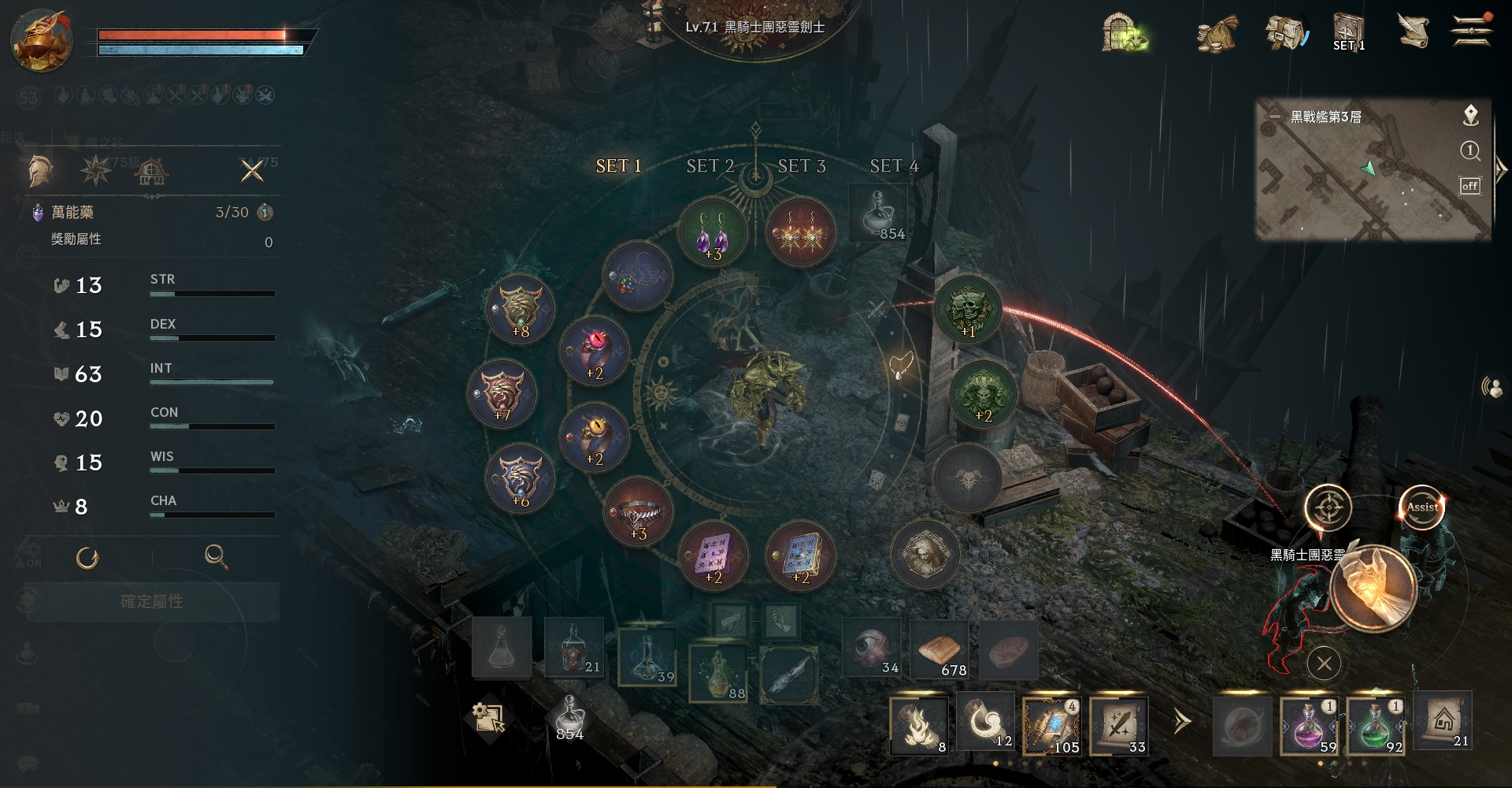The image size is (1512, 788).
Task: Reset attribute points with the circular arrow
Action: pyautogui.click(x=87, y=558)
